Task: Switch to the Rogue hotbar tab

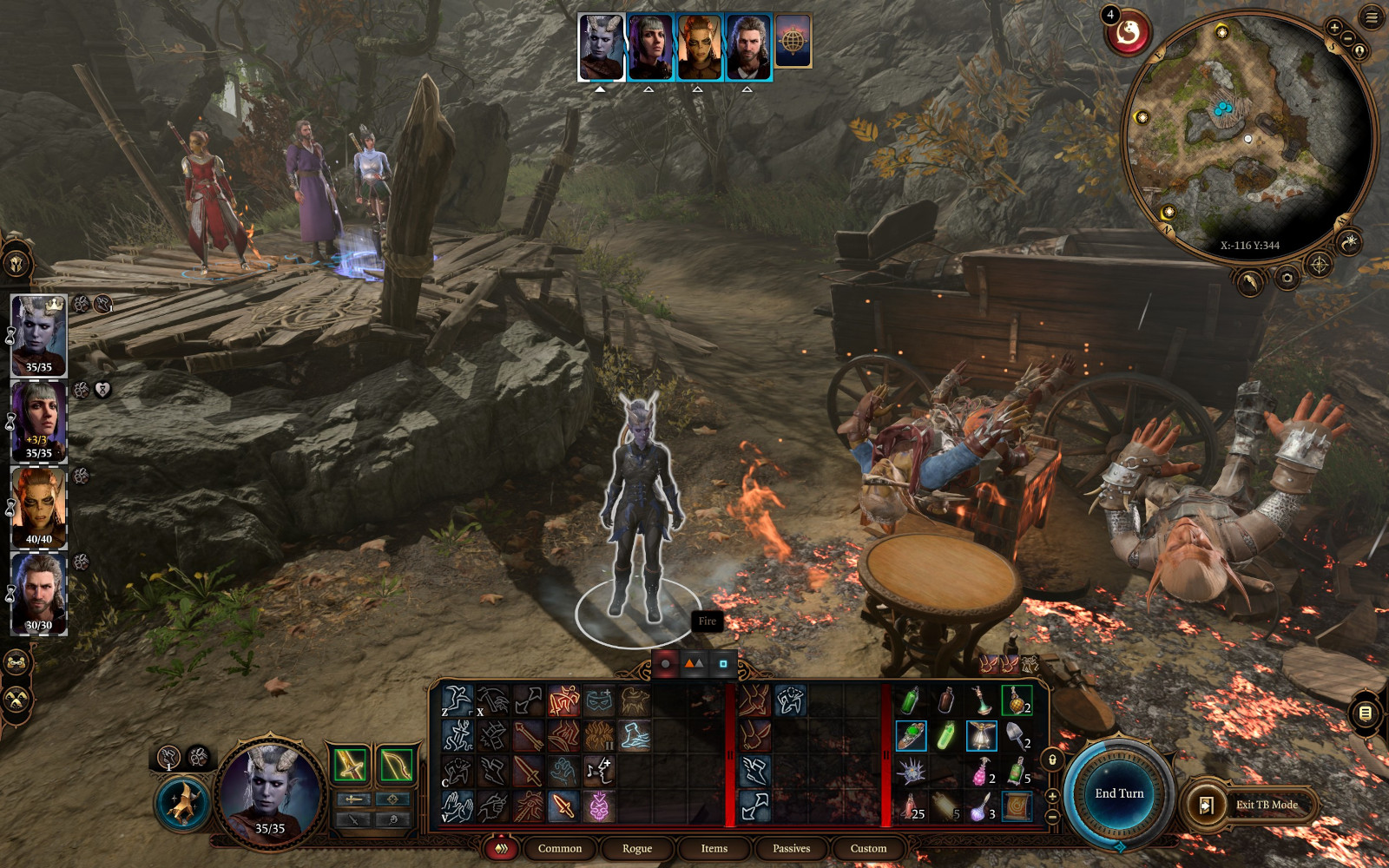Action: (x=636, y=848)
